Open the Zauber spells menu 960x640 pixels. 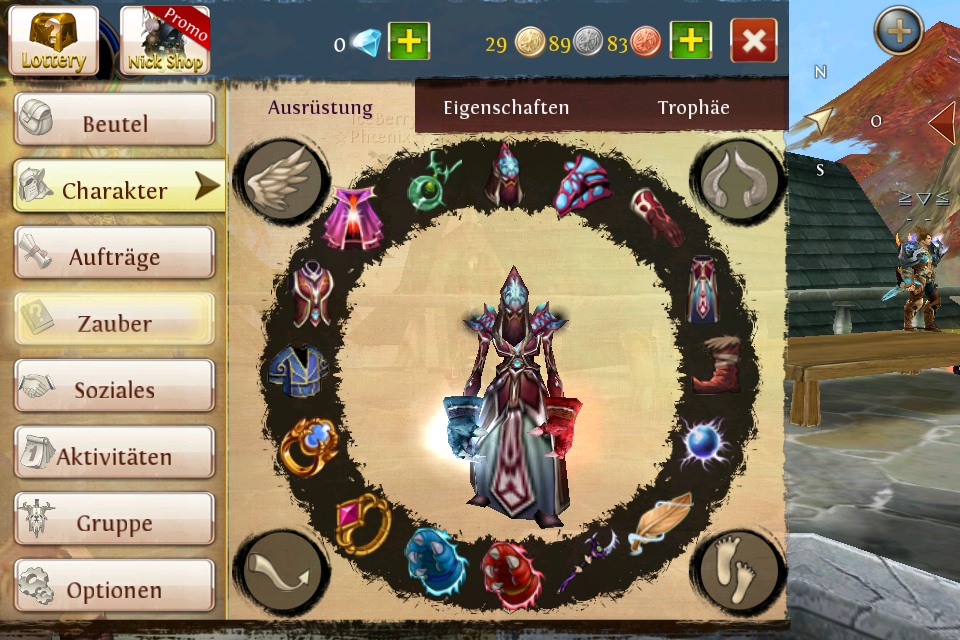114,322
